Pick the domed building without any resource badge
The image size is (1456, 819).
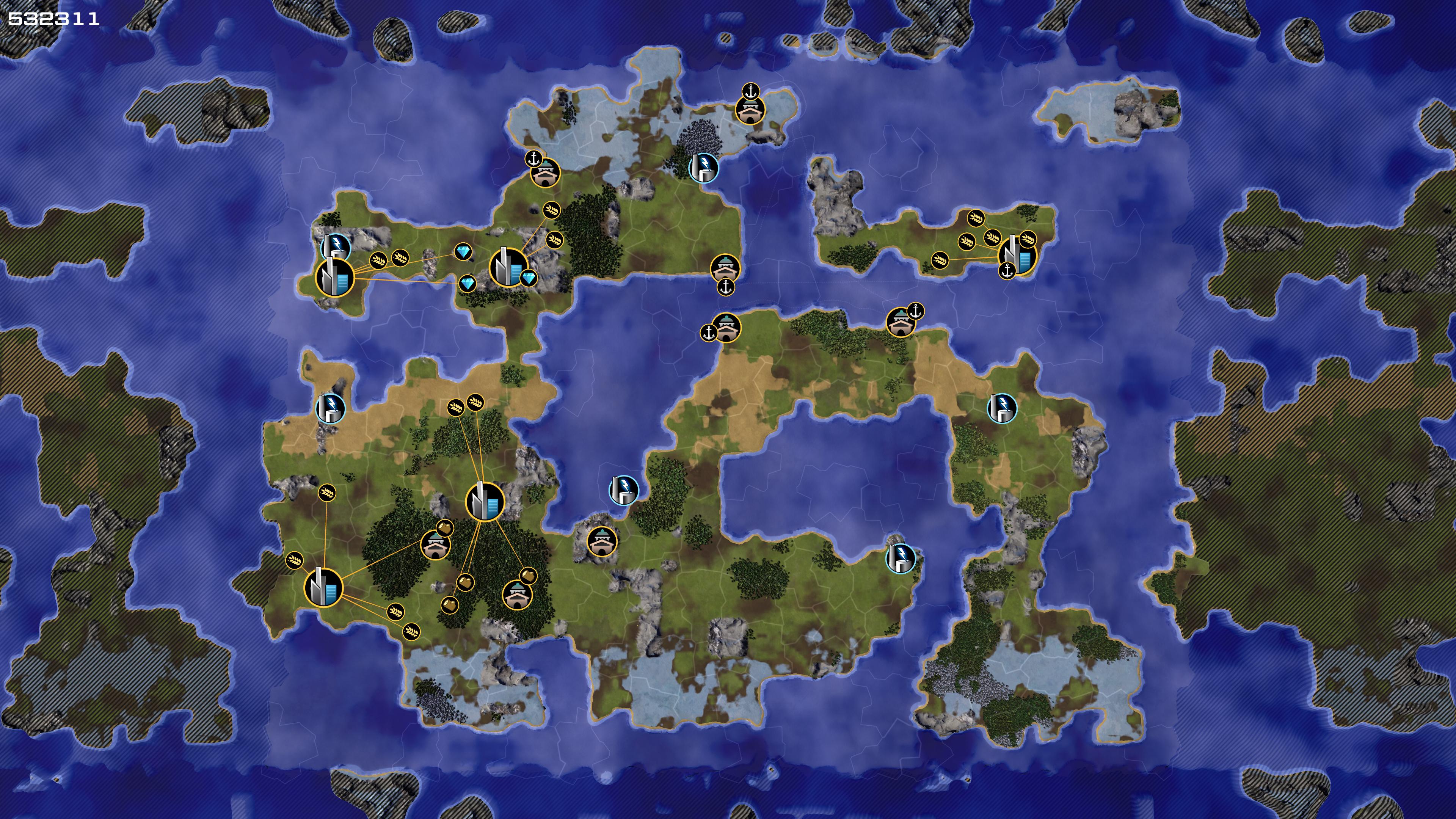click(x=601, y=542)
